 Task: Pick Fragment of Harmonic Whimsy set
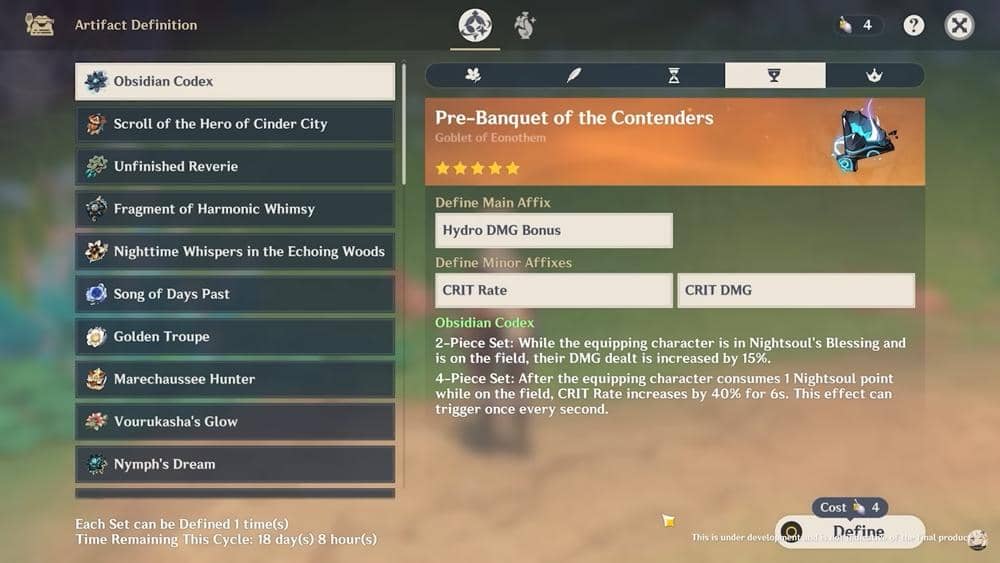(x=235, y=209)
